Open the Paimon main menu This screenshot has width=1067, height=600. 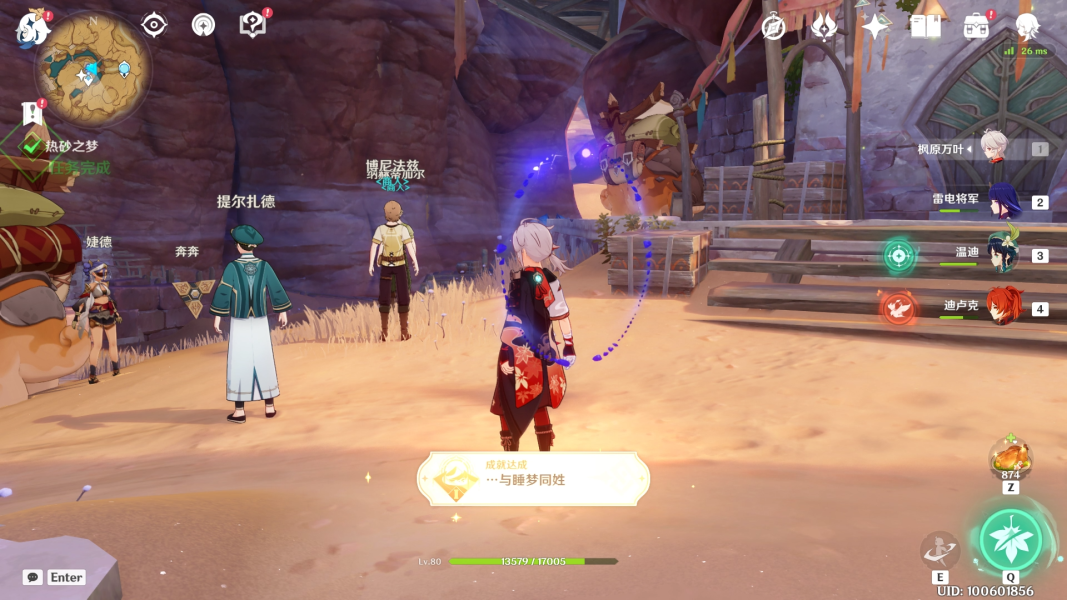(x=32, y=28)
